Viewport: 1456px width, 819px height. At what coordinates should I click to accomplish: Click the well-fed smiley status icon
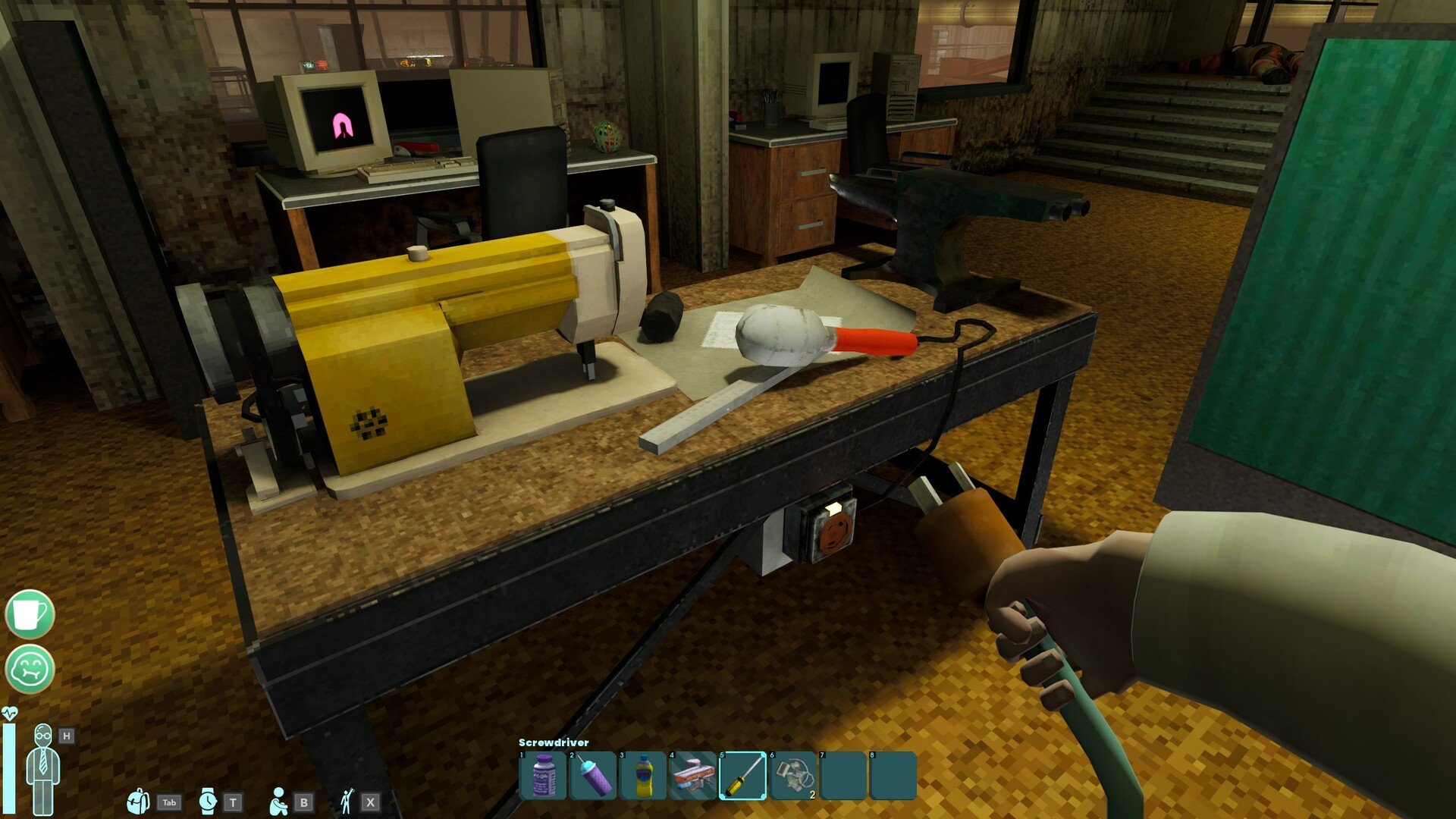click(x=30, y=669)
